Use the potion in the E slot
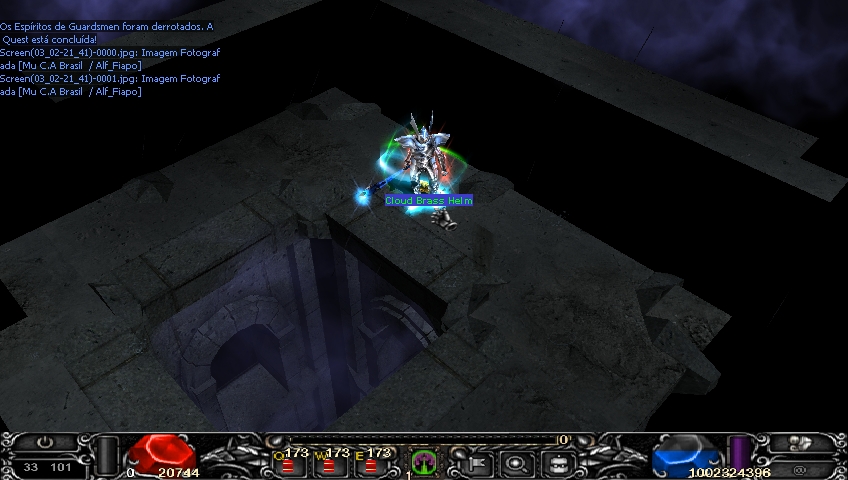This screenshot has height=480, width=848. click(x=371, y=464)
